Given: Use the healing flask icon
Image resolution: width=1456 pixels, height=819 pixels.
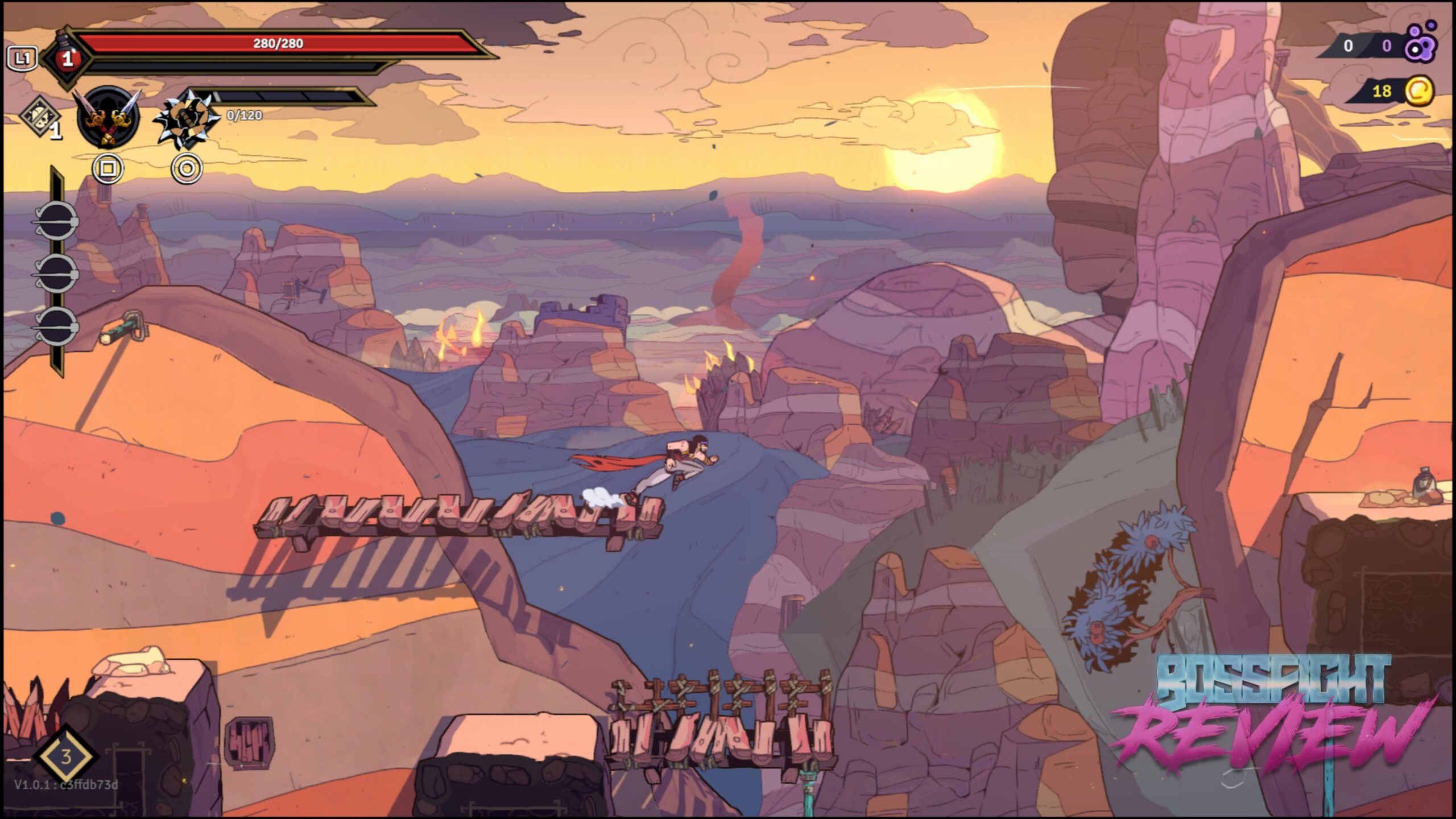Looking at the screenshot, I should point(67,57).
